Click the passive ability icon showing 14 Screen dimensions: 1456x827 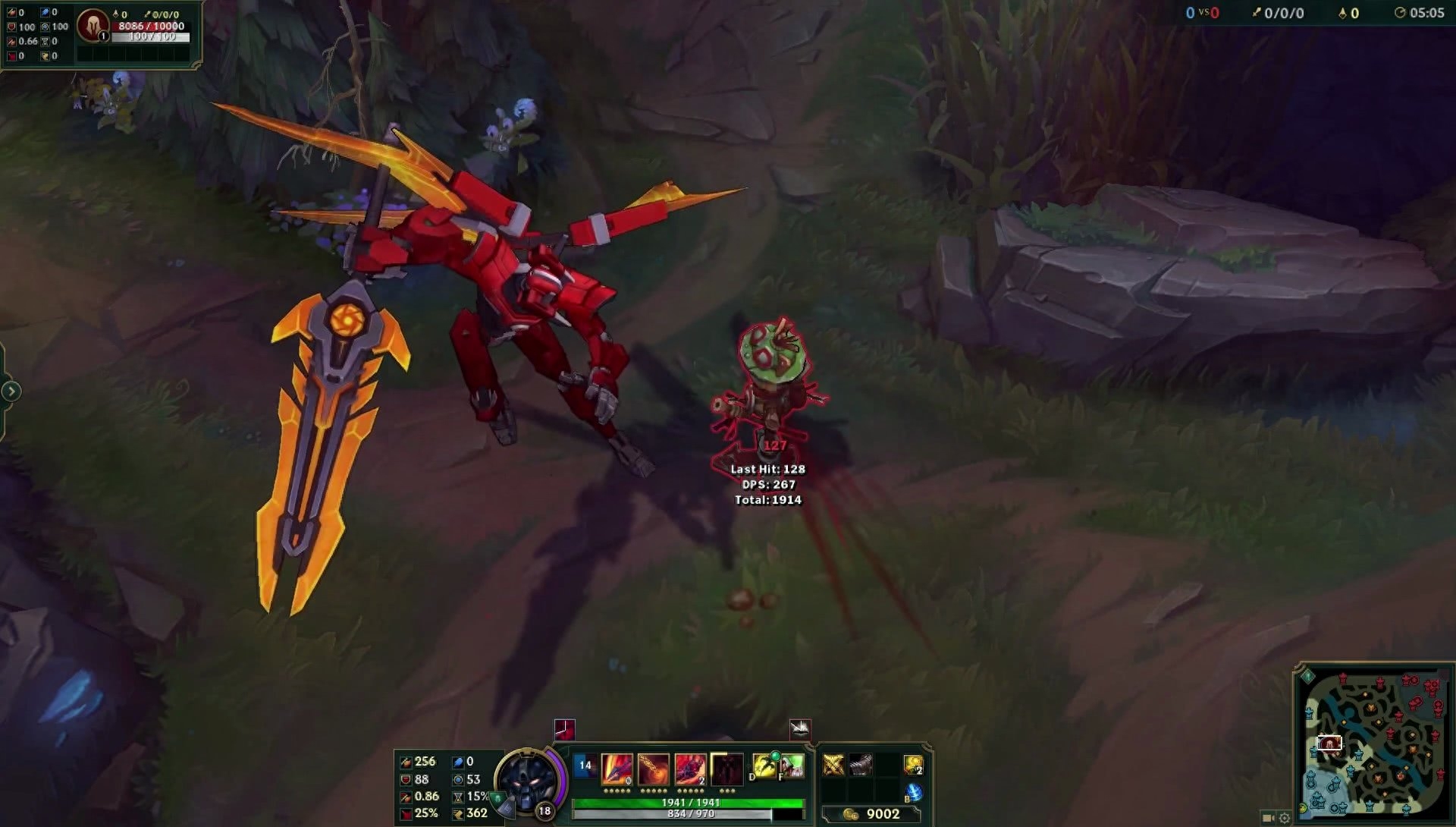pos(585,766)
